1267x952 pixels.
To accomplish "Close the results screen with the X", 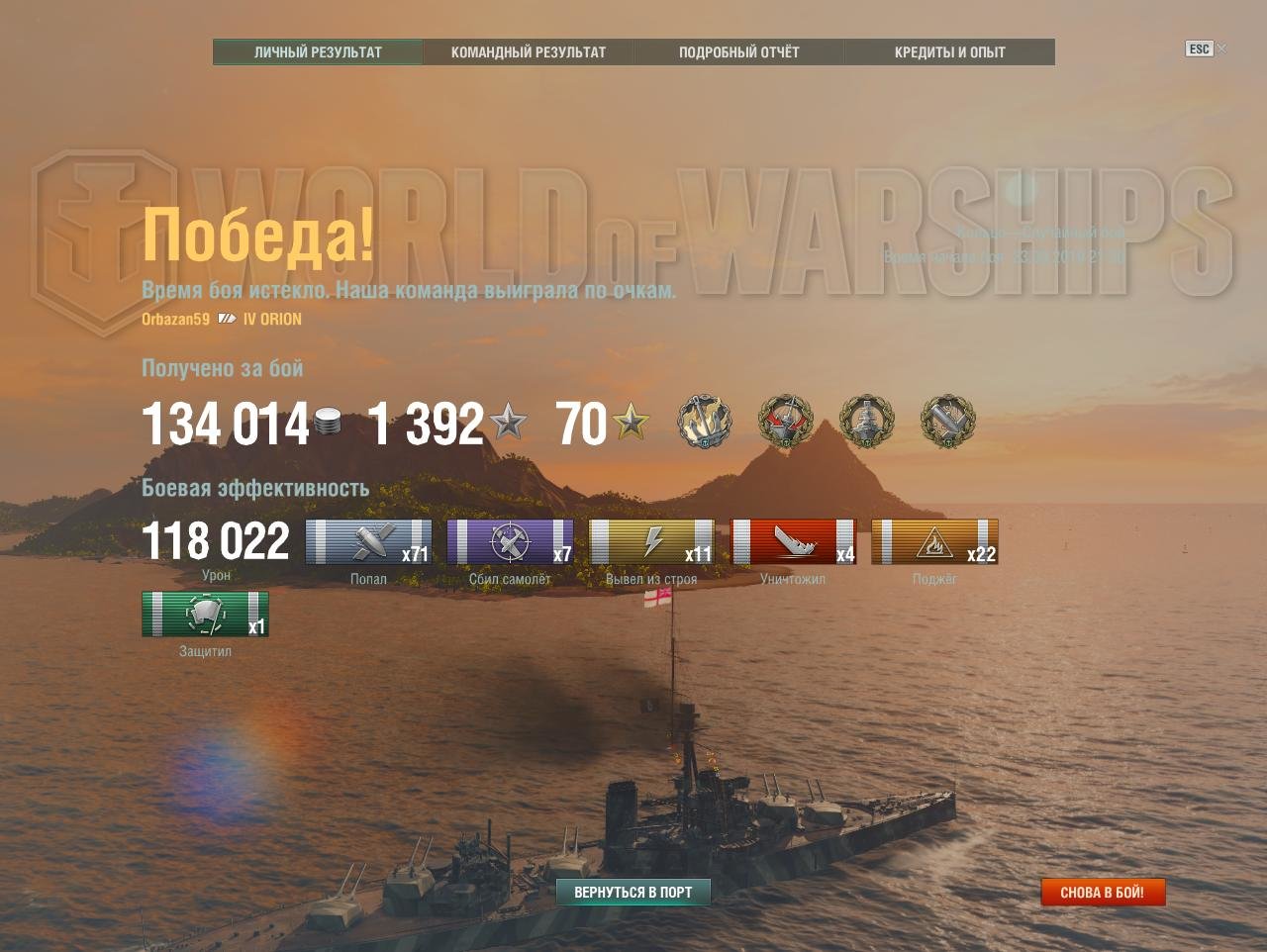I will (x=1222, y=48).
